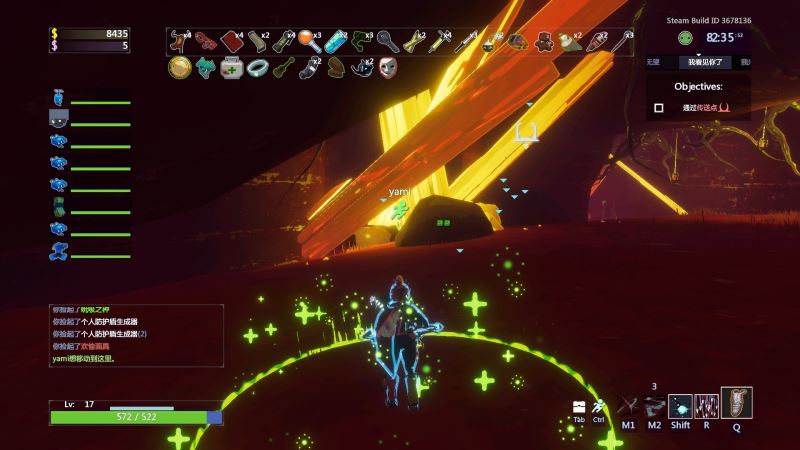800x450 pixels.
Task: Select the grey drone ally portrait
Action: [x=58, y=118]
